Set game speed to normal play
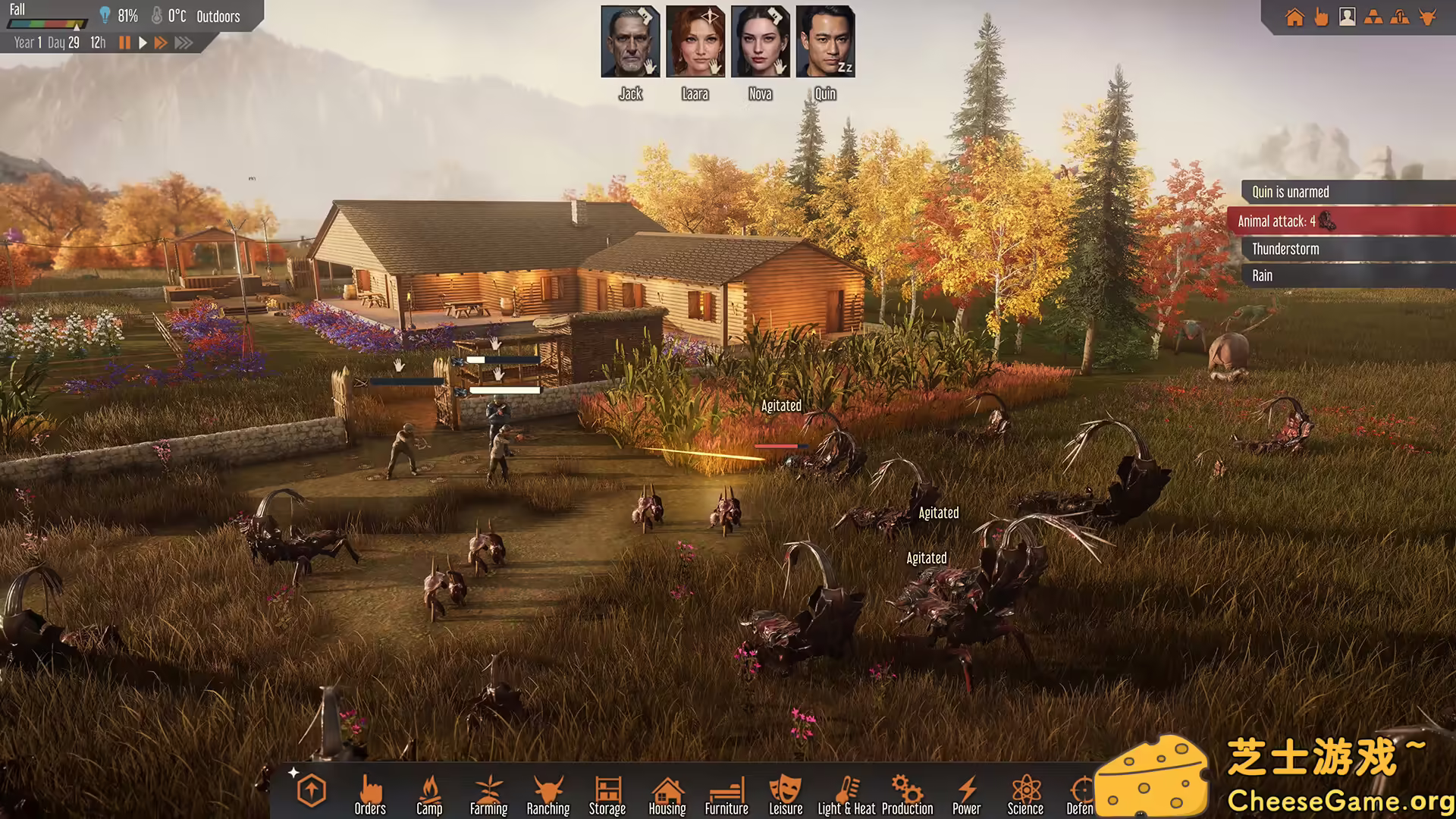Viewport: 1456px width, 819px height. (x=143, y=43)
